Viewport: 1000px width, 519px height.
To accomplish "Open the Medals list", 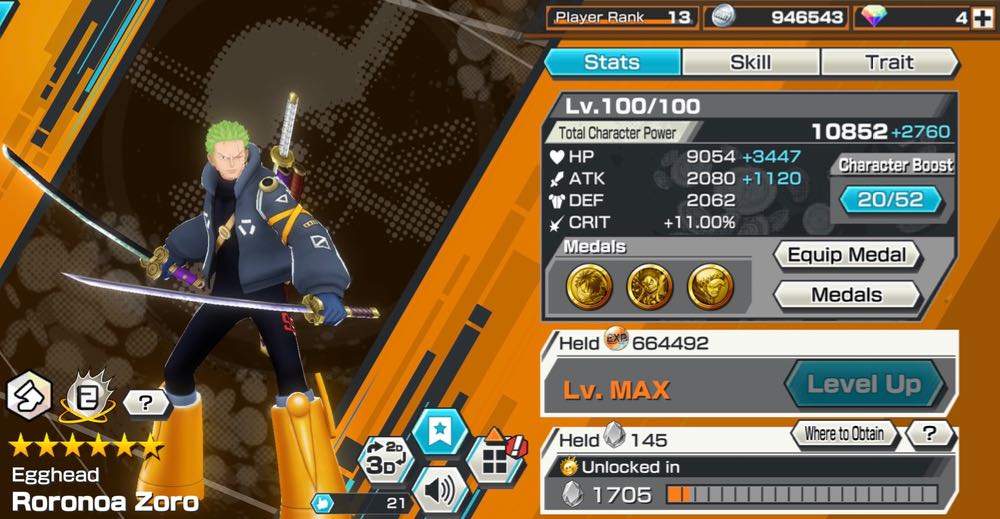I will point(846,295).
